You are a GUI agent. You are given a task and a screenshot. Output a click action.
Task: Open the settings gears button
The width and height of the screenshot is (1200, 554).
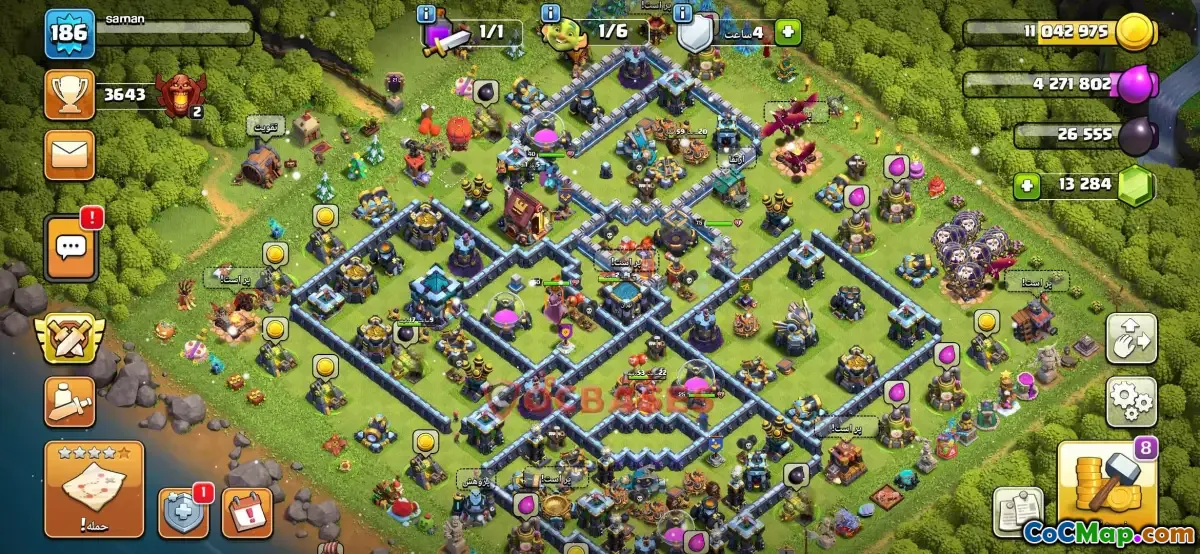point(1131,401)
